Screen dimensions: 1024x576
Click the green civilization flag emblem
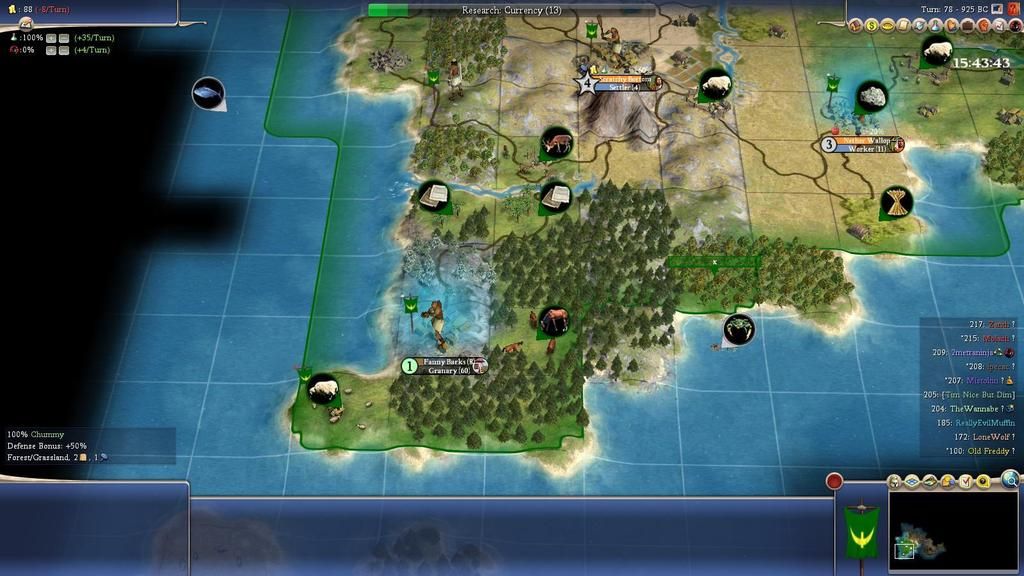pos(860,529)
